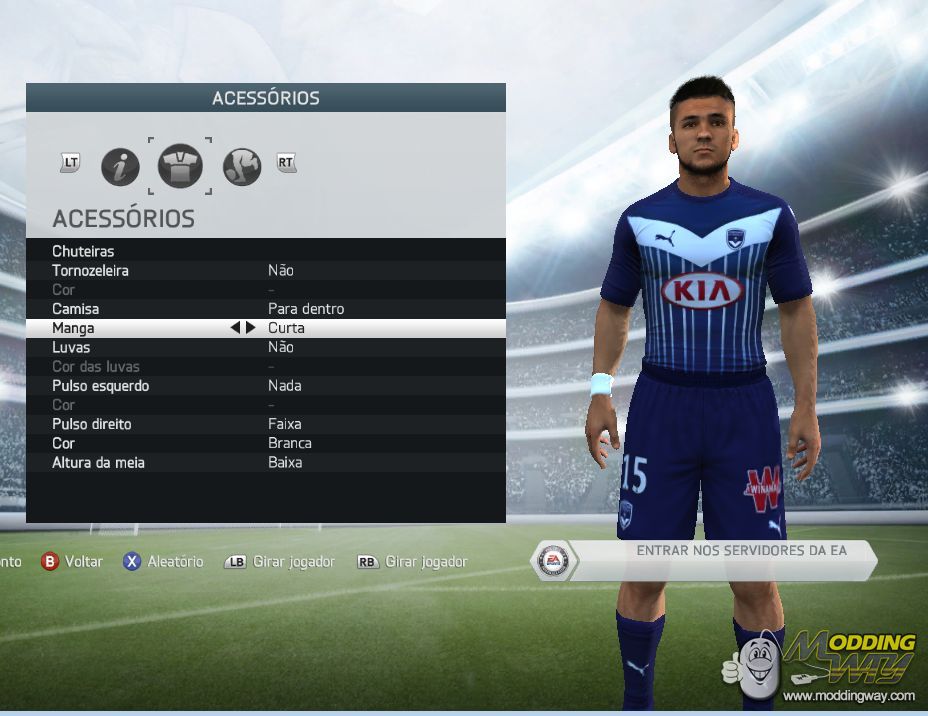Screen dimensions: 928x716
Task: Switch to the player body tab
Action: (242, 166)
